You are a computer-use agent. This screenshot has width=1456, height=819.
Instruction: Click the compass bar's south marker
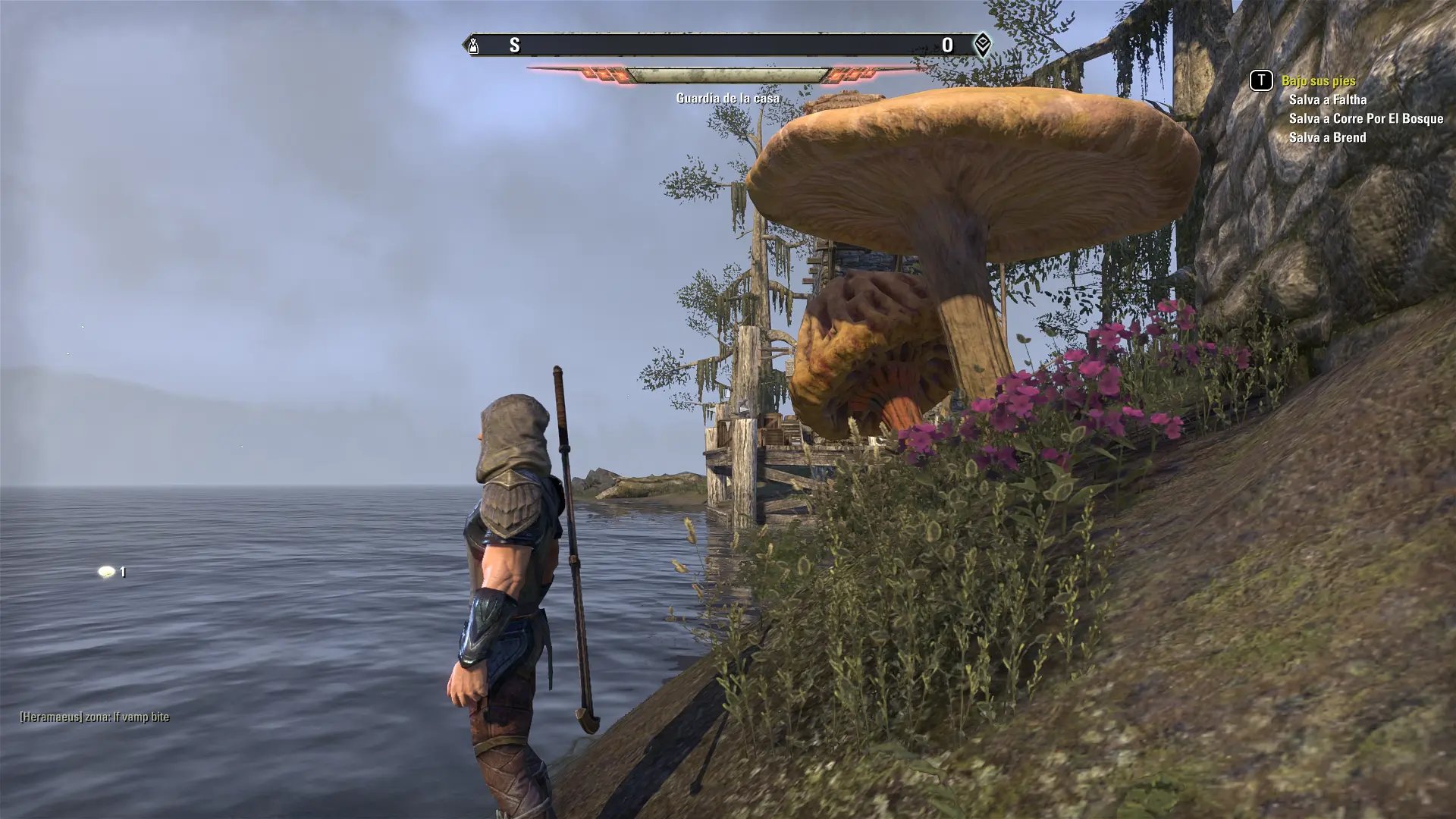(514, 45)
